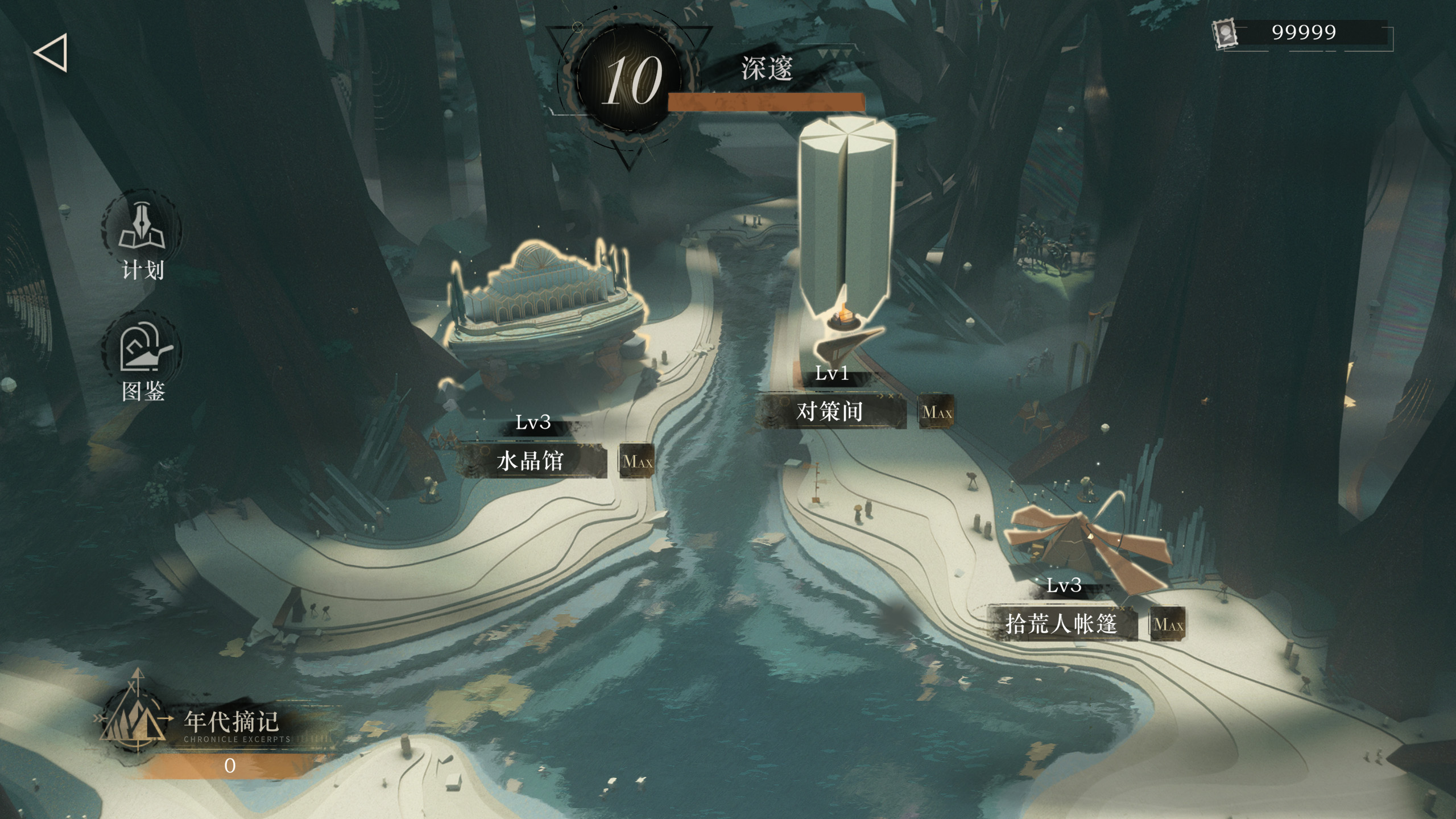The width and height of the screenshot is (1456, 819).
Task: Tap the stamp currency icon
Action: click(x=1225, y=34)
